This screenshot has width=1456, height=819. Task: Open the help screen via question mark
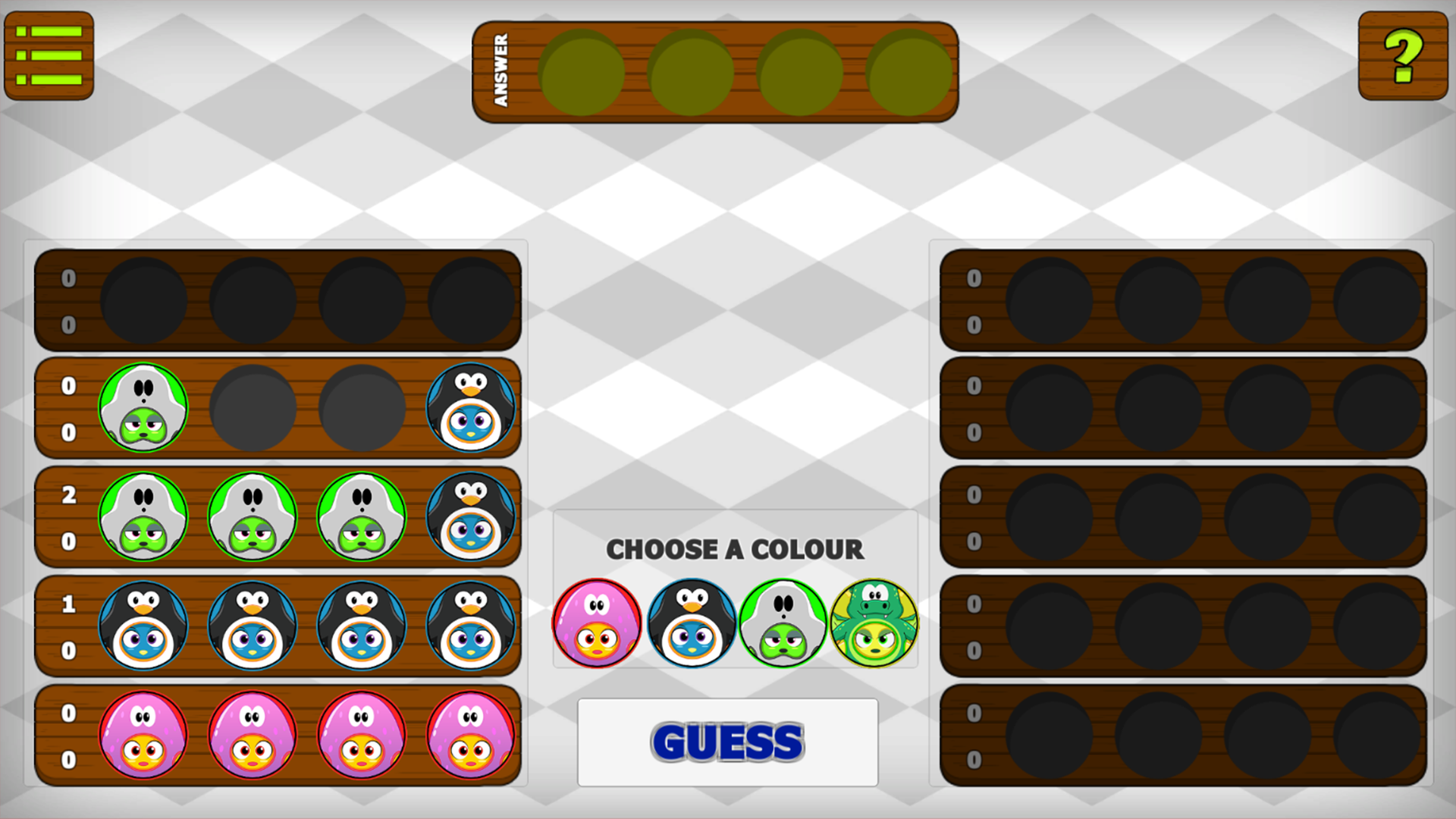(x=1402, y=56)
